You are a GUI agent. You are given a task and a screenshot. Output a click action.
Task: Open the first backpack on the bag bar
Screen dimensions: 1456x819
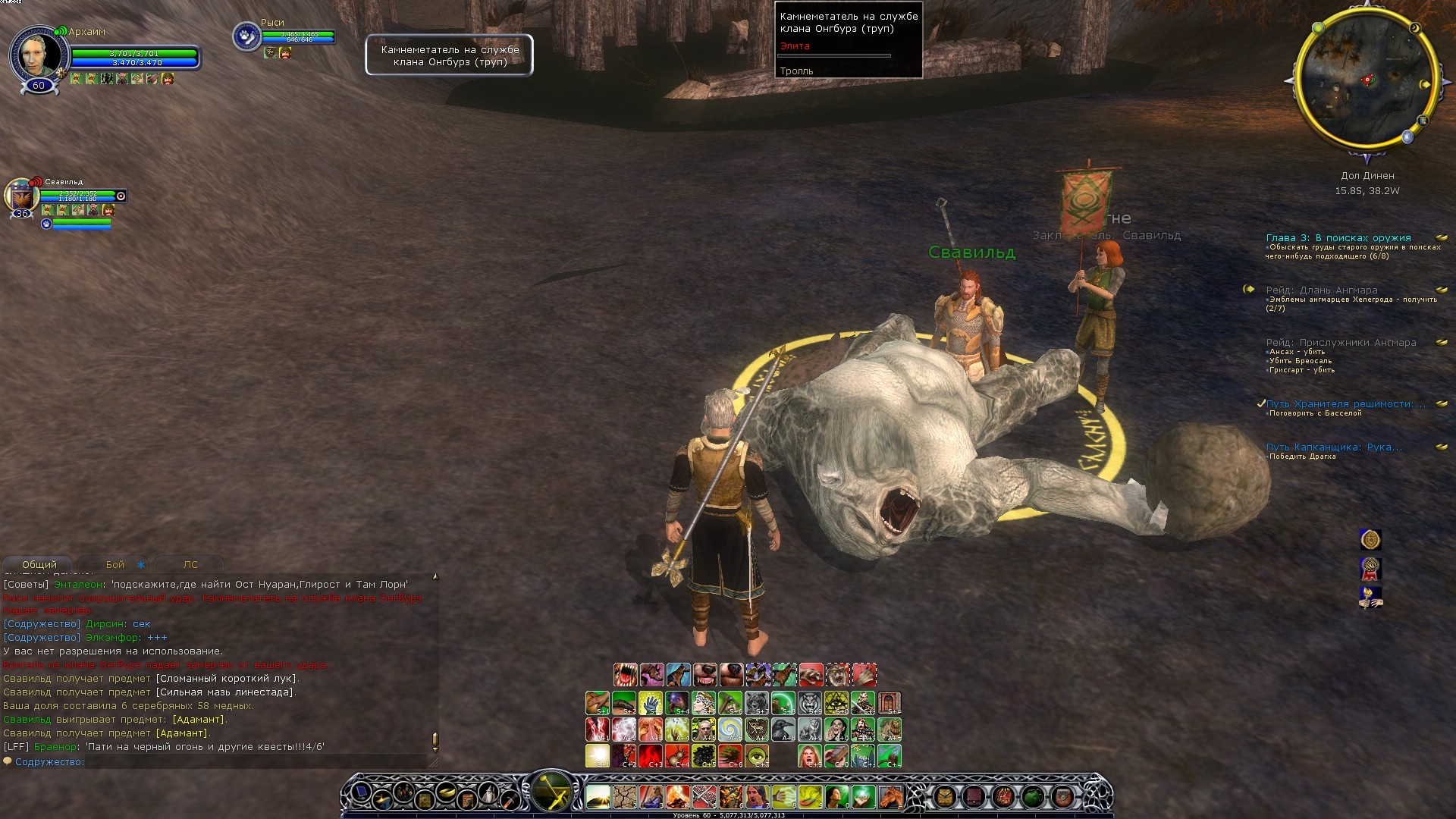click(x=945, y=796)
